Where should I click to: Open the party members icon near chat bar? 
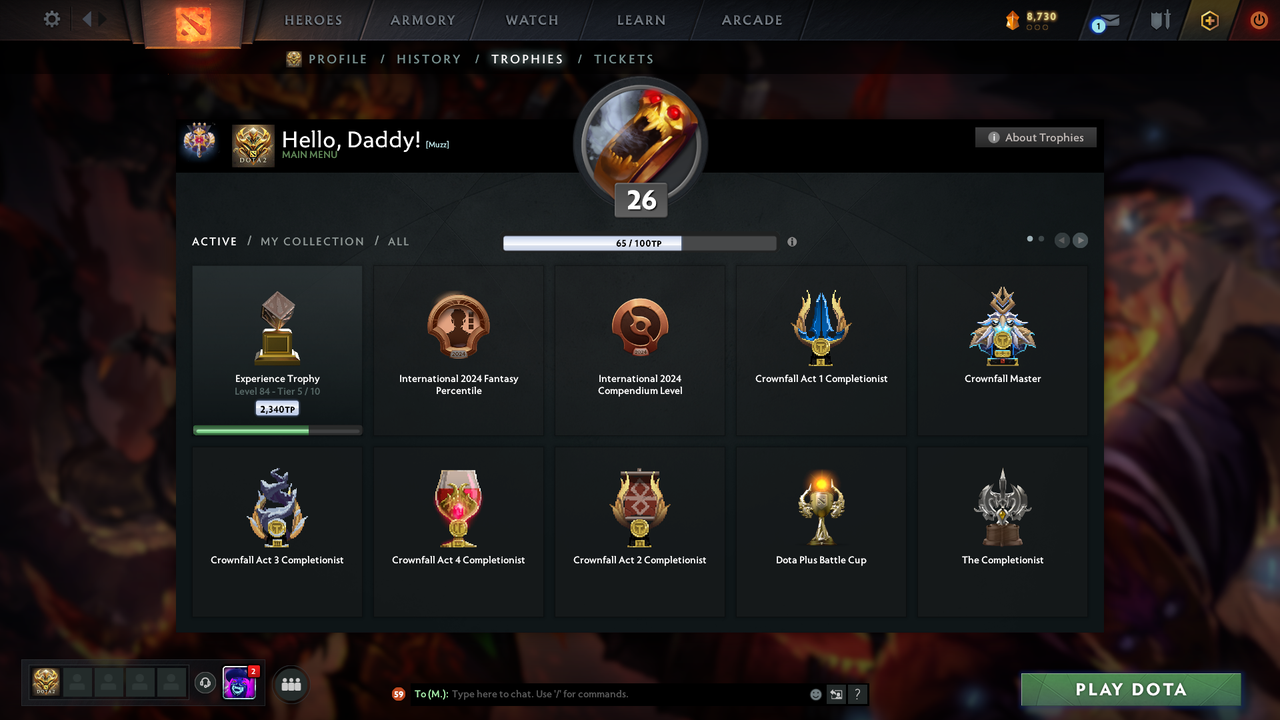pos(290,684)
